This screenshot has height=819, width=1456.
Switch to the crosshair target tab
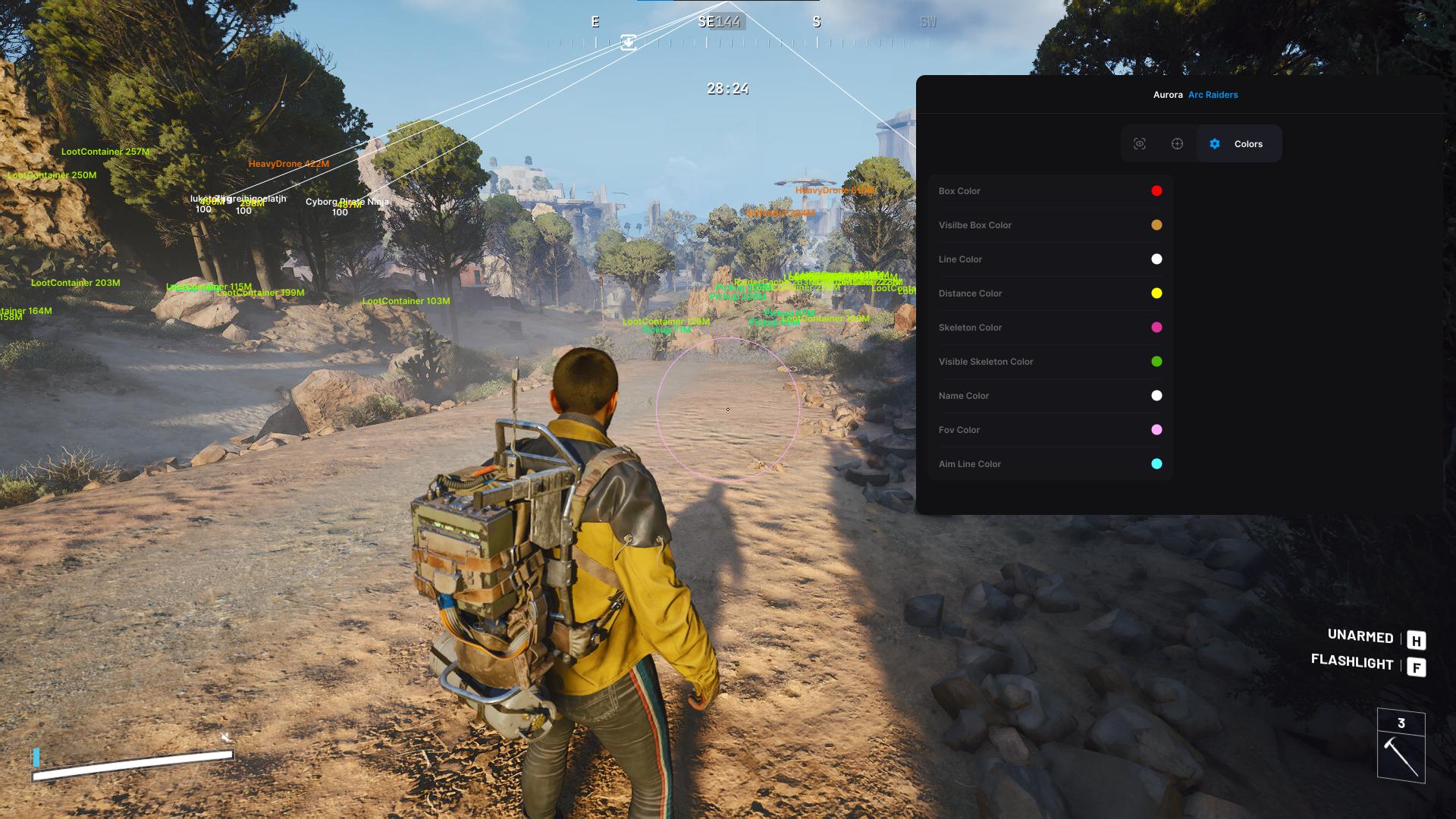tap(1177, 144)
